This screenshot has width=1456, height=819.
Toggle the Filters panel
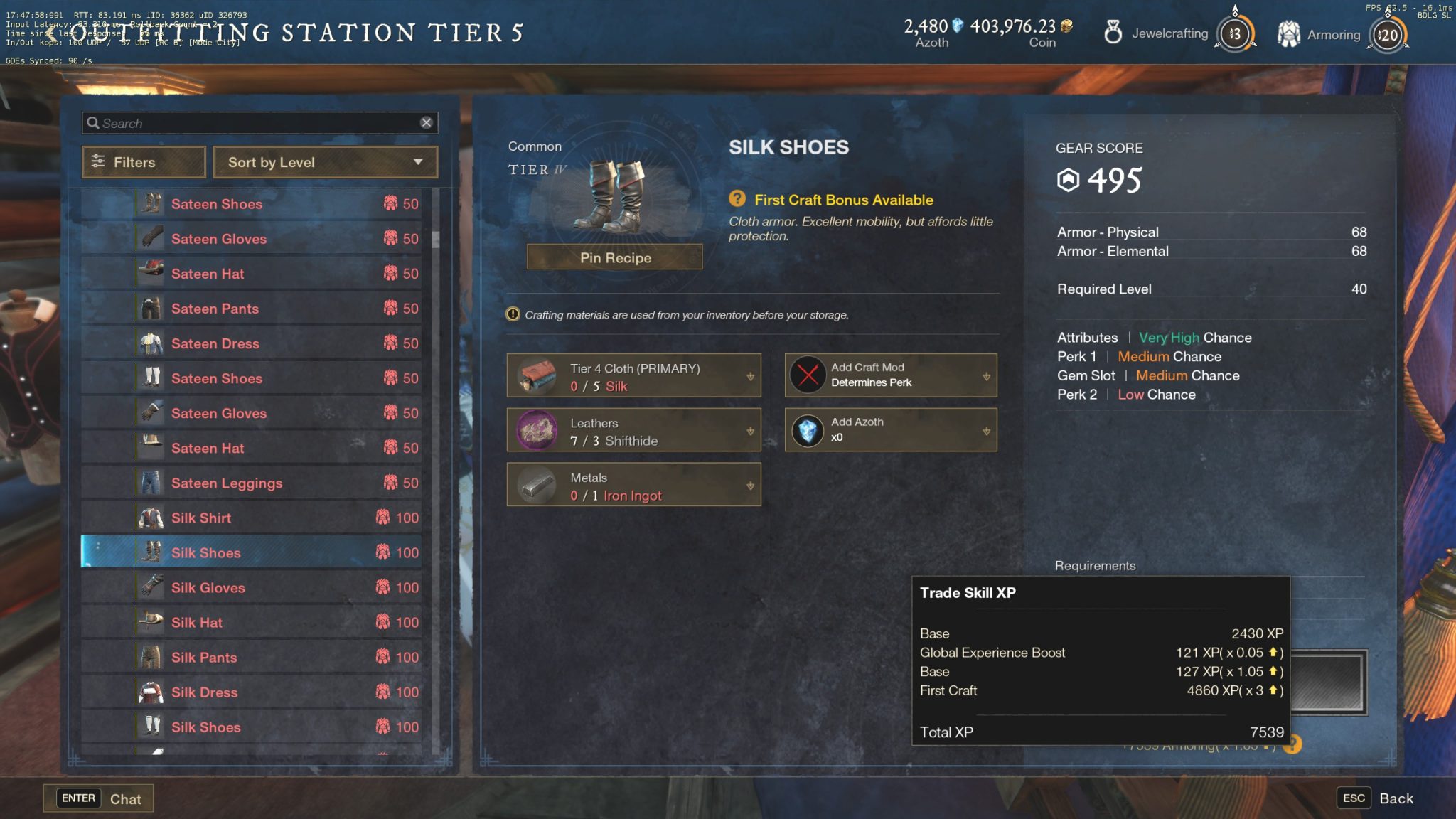(142, 162)
